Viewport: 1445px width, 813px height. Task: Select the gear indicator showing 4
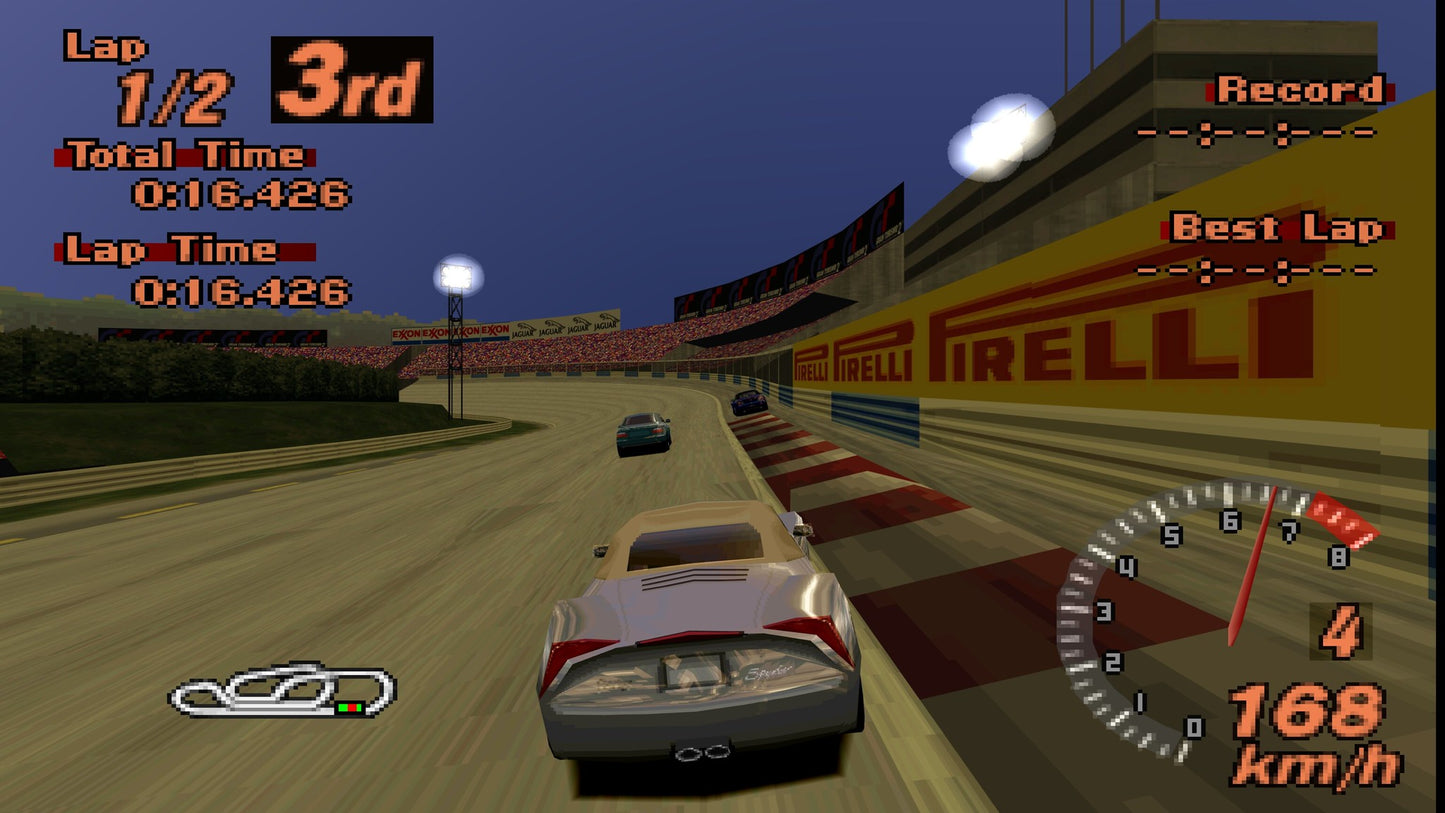click(1340, 632)
